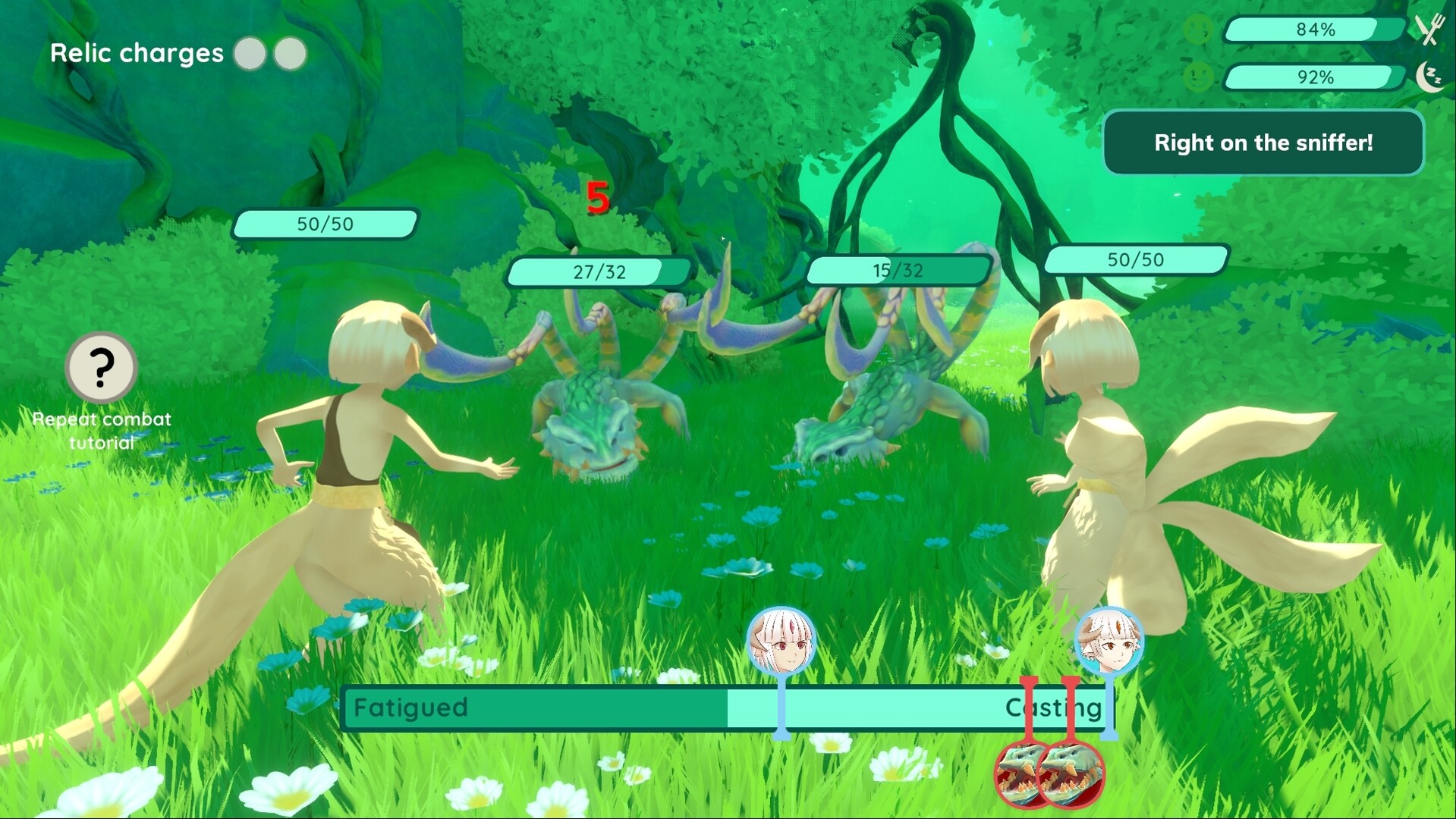
Task: Toggle the first Relic charge circle
Action: click(248, 53)
